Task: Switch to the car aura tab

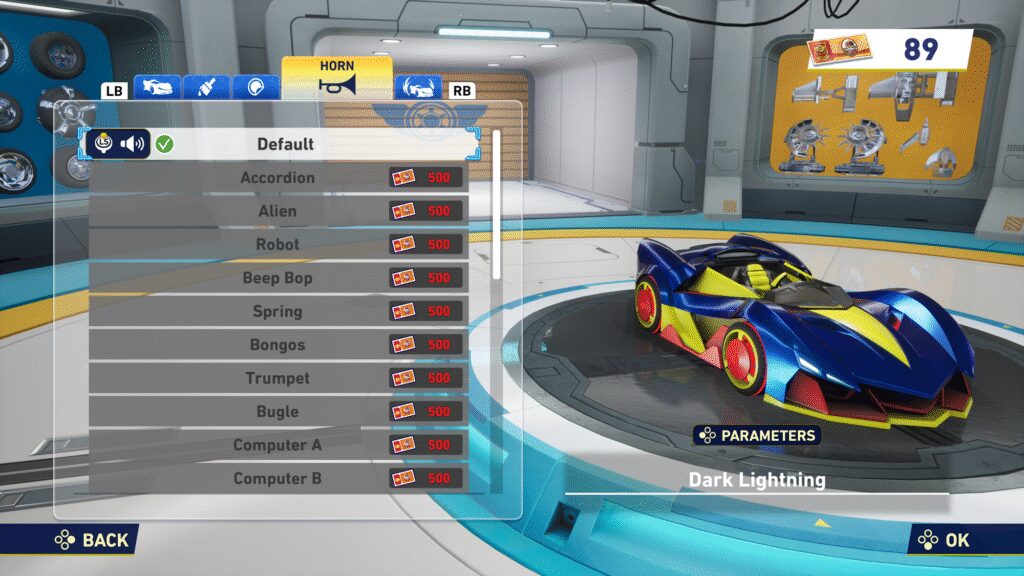Action: coord(418,88)
